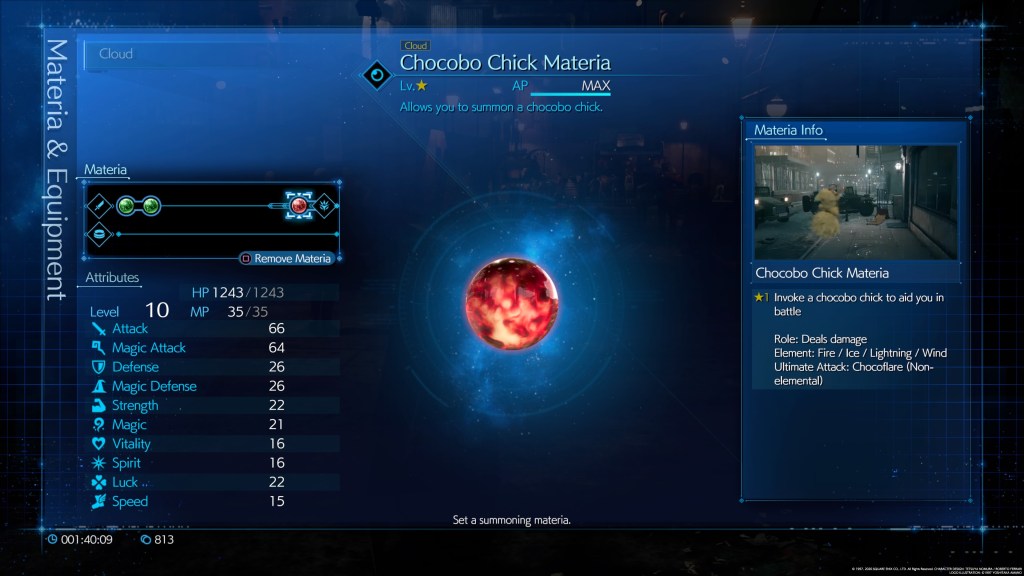
Task: Choose the armor bangle icon in Materia panel
Action: [x=100, y=233]
